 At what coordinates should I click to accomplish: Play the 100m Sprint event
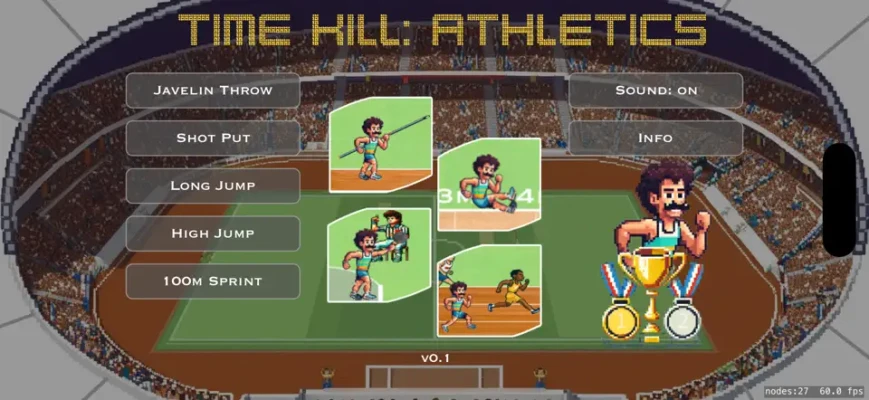212,281
